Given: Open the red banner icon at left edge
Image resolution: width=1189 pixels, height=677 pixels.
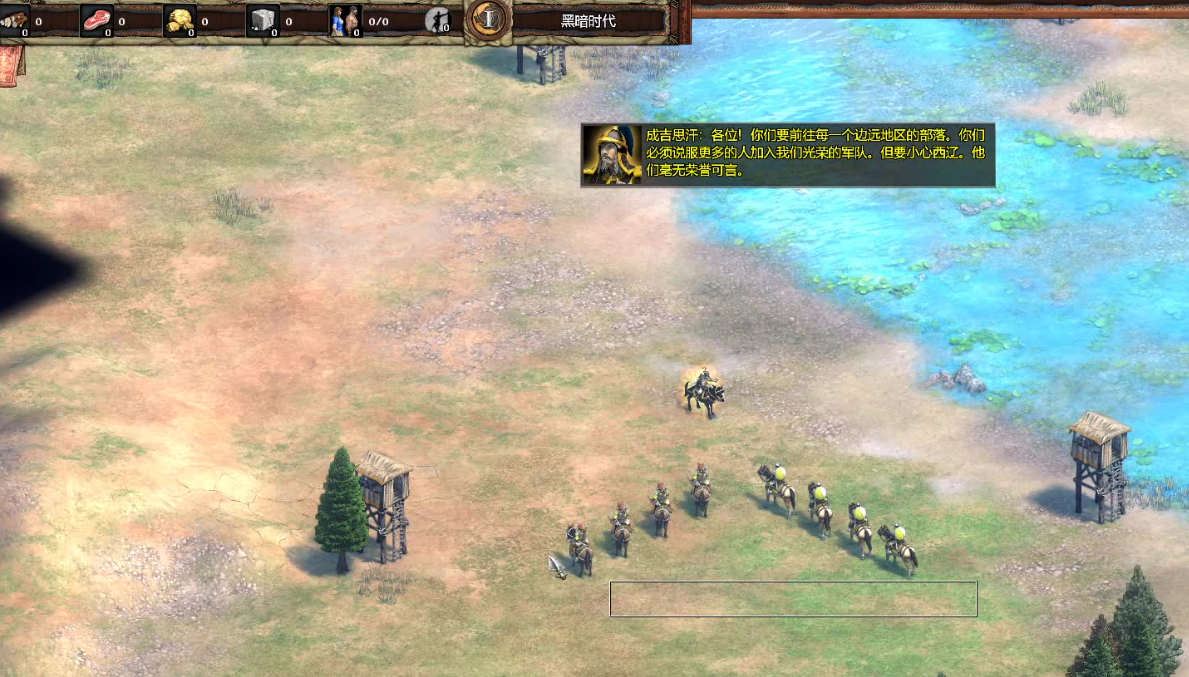Looking at the screenshot, I should pos(10,65).
